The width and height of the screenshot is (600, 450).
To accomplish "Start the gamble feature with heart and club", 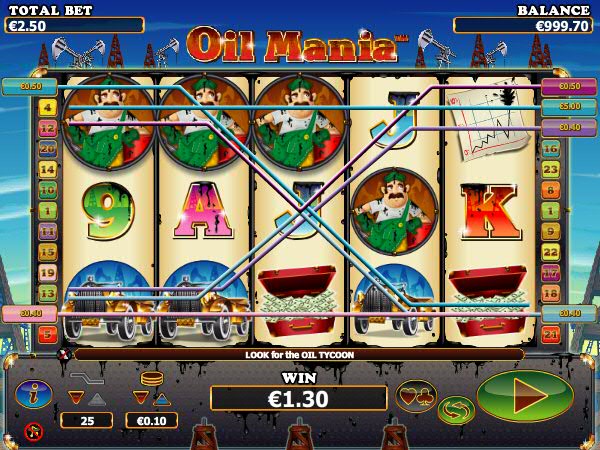I will pos(416,396).
